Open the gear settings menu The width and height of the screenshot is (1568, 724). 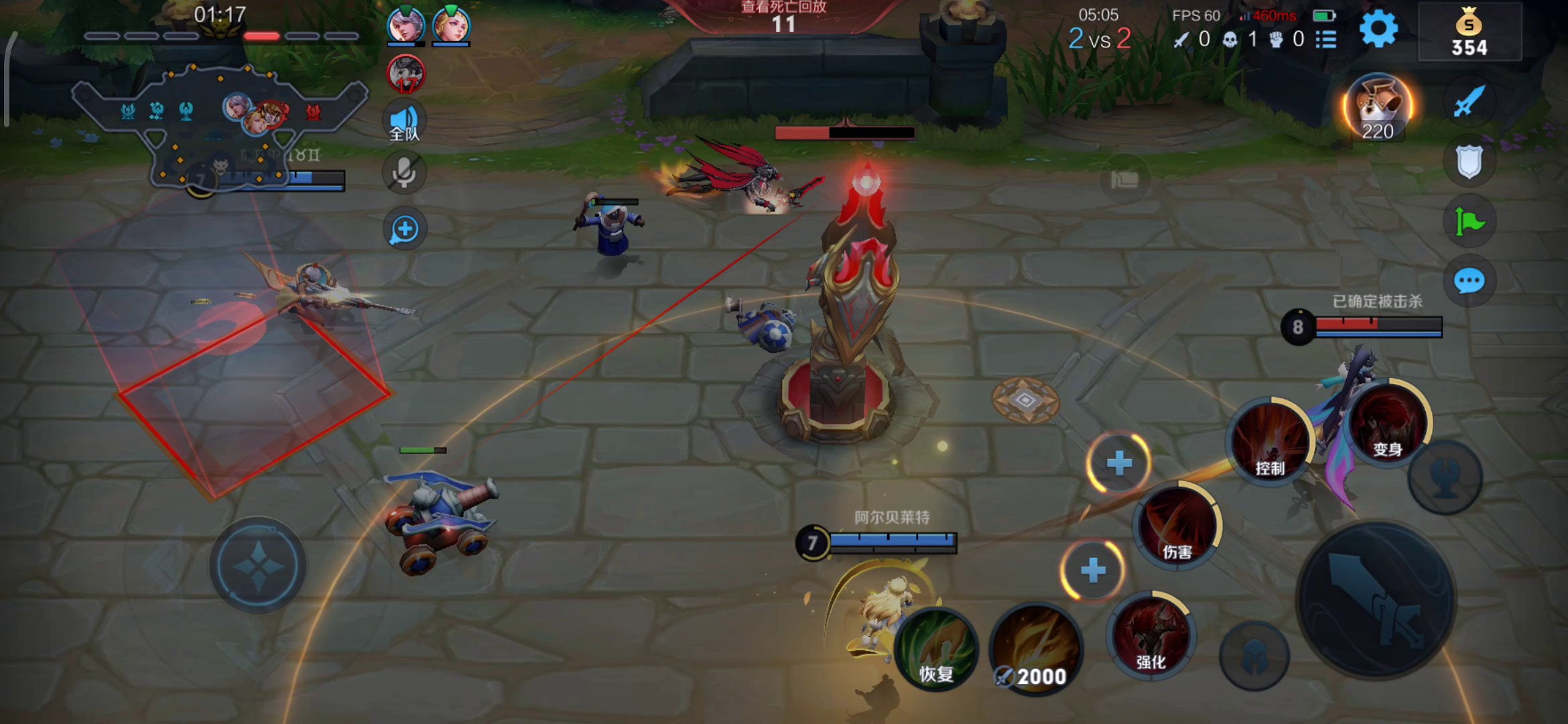point(1378,29)
